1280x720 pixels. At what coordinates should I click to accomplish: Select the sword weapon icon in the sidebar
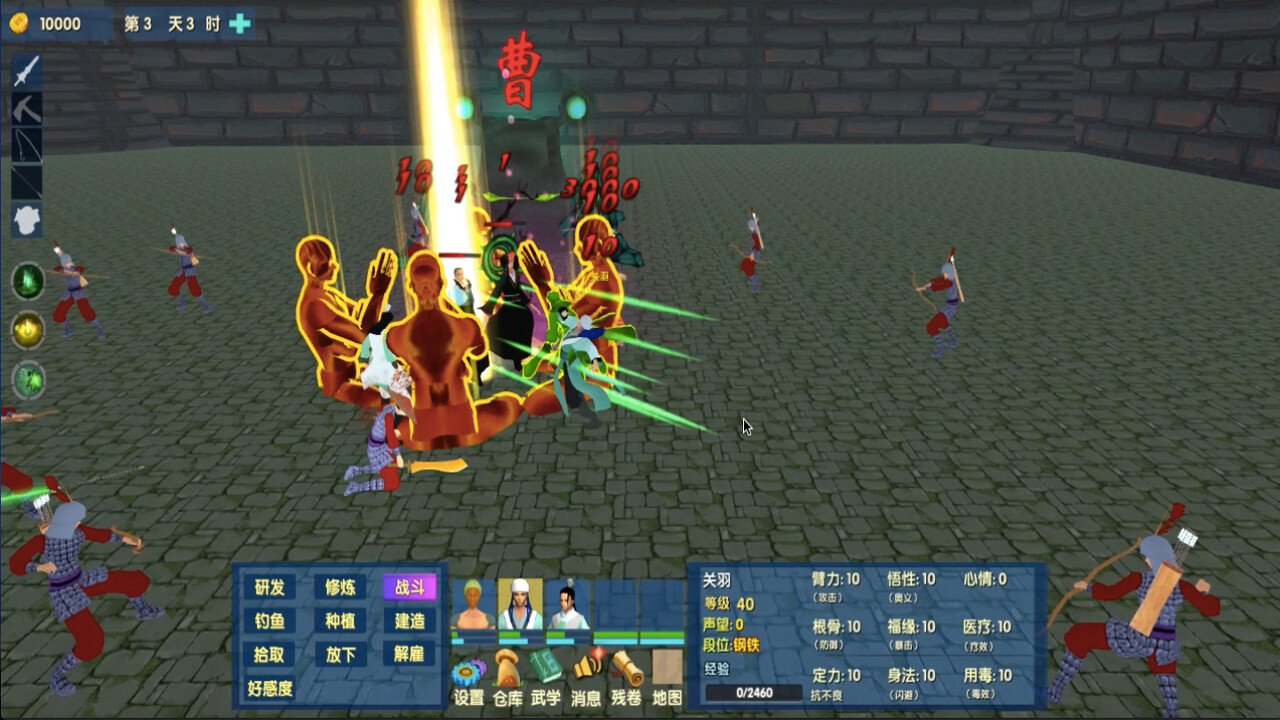tap(25, 69)
